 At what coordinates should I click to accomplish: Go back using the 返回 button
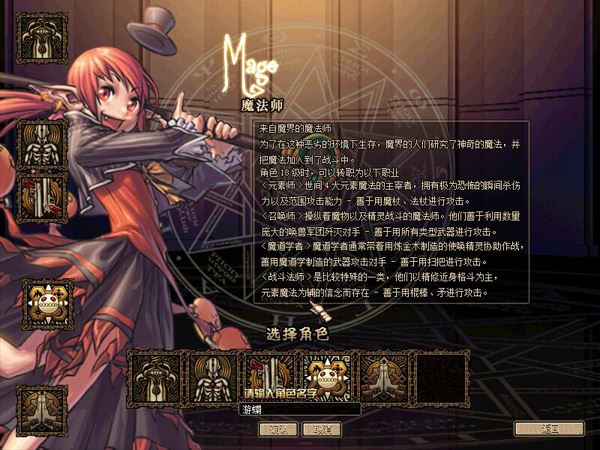(548, 428)
